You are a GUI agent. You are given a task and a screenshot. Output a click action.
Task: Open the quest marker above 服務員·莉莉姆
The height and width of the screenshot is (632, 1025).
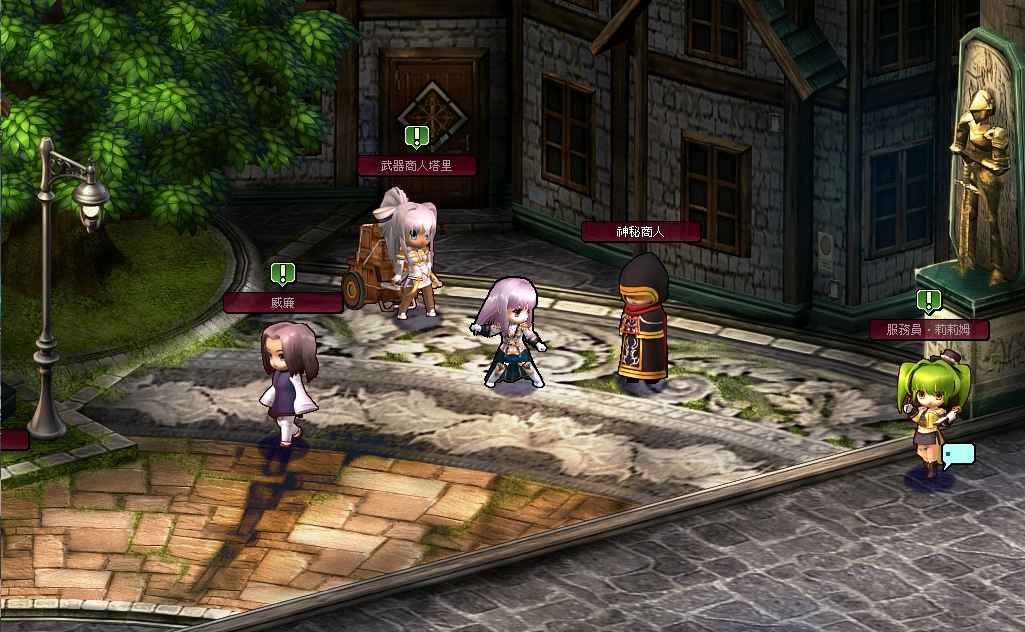(x=929, y=300)
